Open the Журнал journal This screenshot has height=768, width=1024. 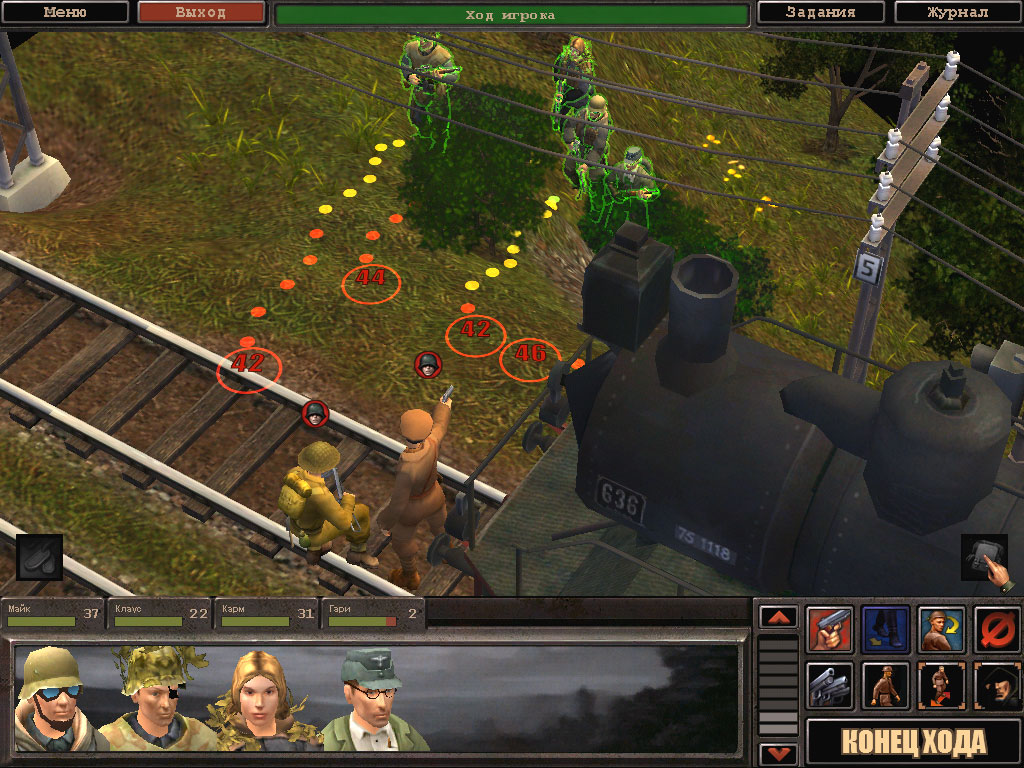(x=956, y=13)
